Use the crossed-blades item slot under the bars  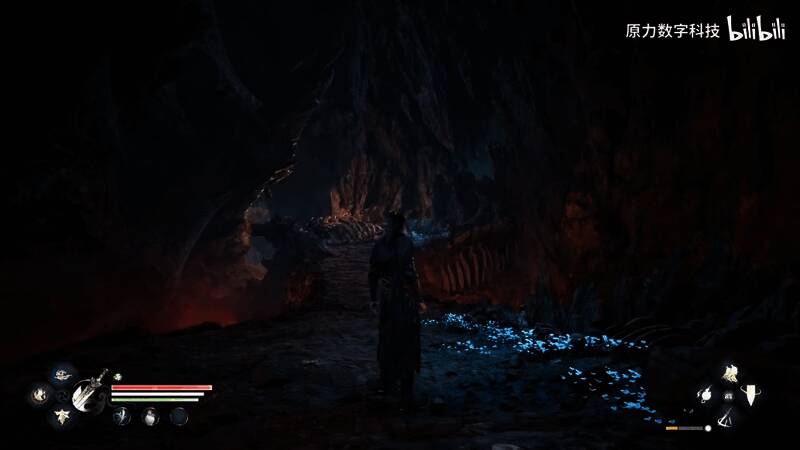122,415
